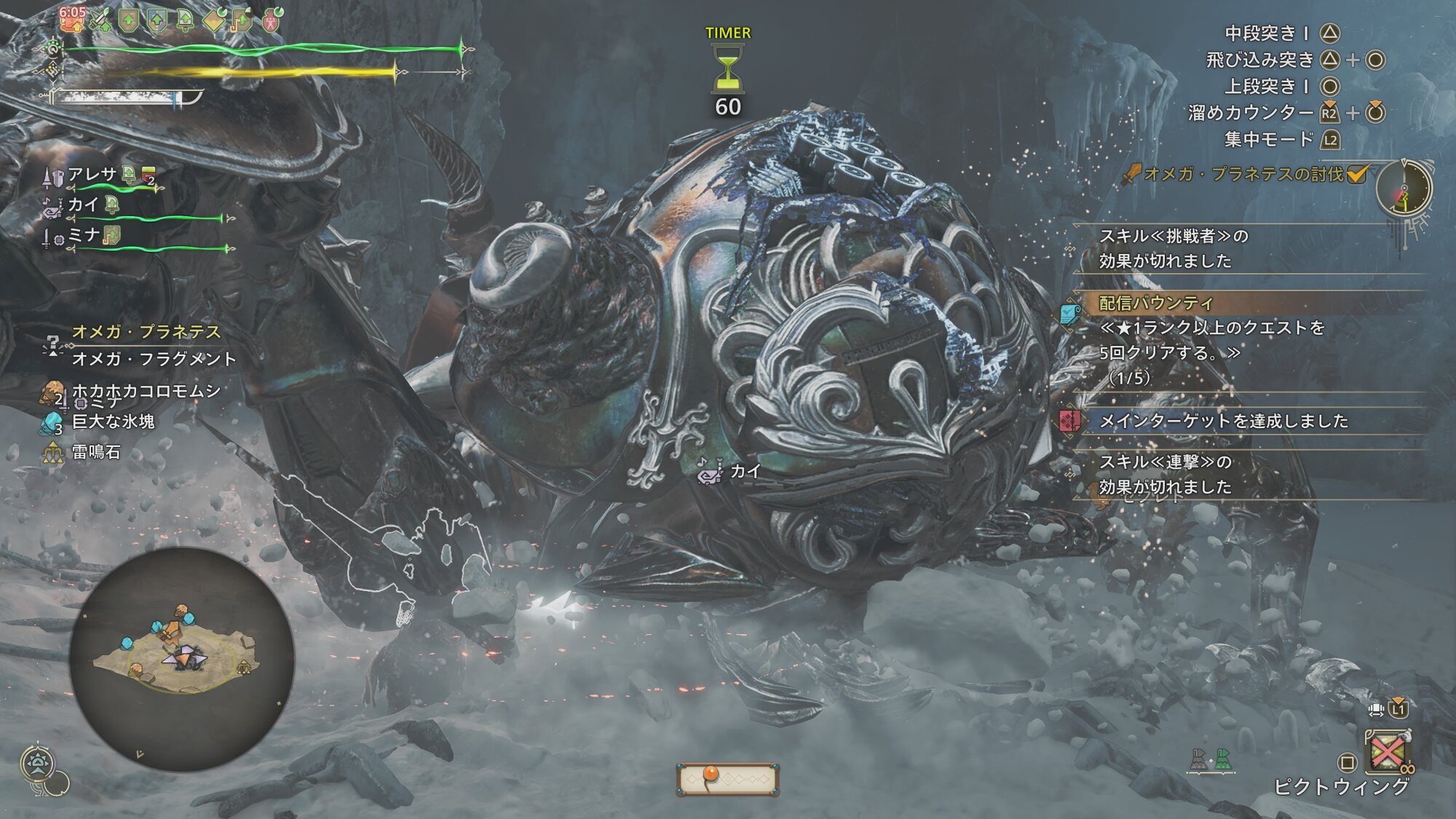Viewport: 1456px width, 819px height.
Task: Select party member カイ in the party list
Action: tap(82, 205)
